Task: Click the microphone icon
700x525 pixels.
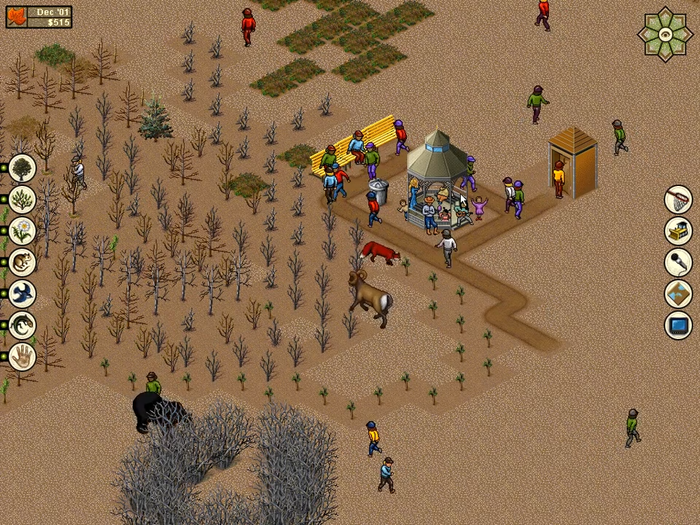Action: click(x=678, y=262)
